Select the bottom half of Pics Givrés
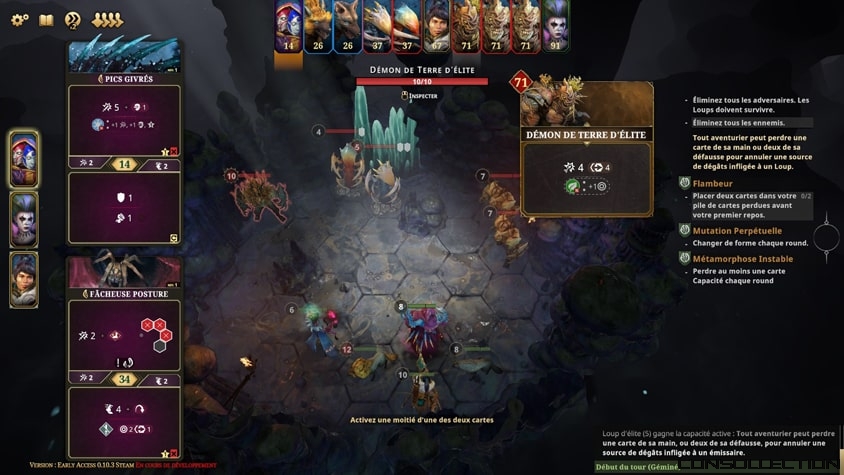Image resolution: width=844 pixels, height=475 pixels. [124, 208]
